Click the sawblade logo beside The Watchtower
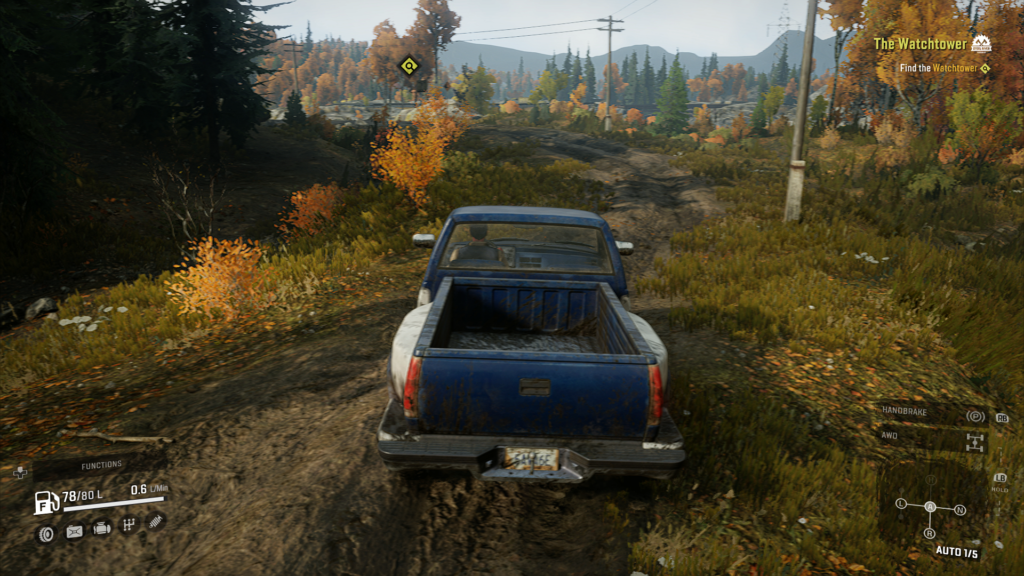The height and width of the screenshot is (576, 1024). pyautogui.click(x=981, y=44)
